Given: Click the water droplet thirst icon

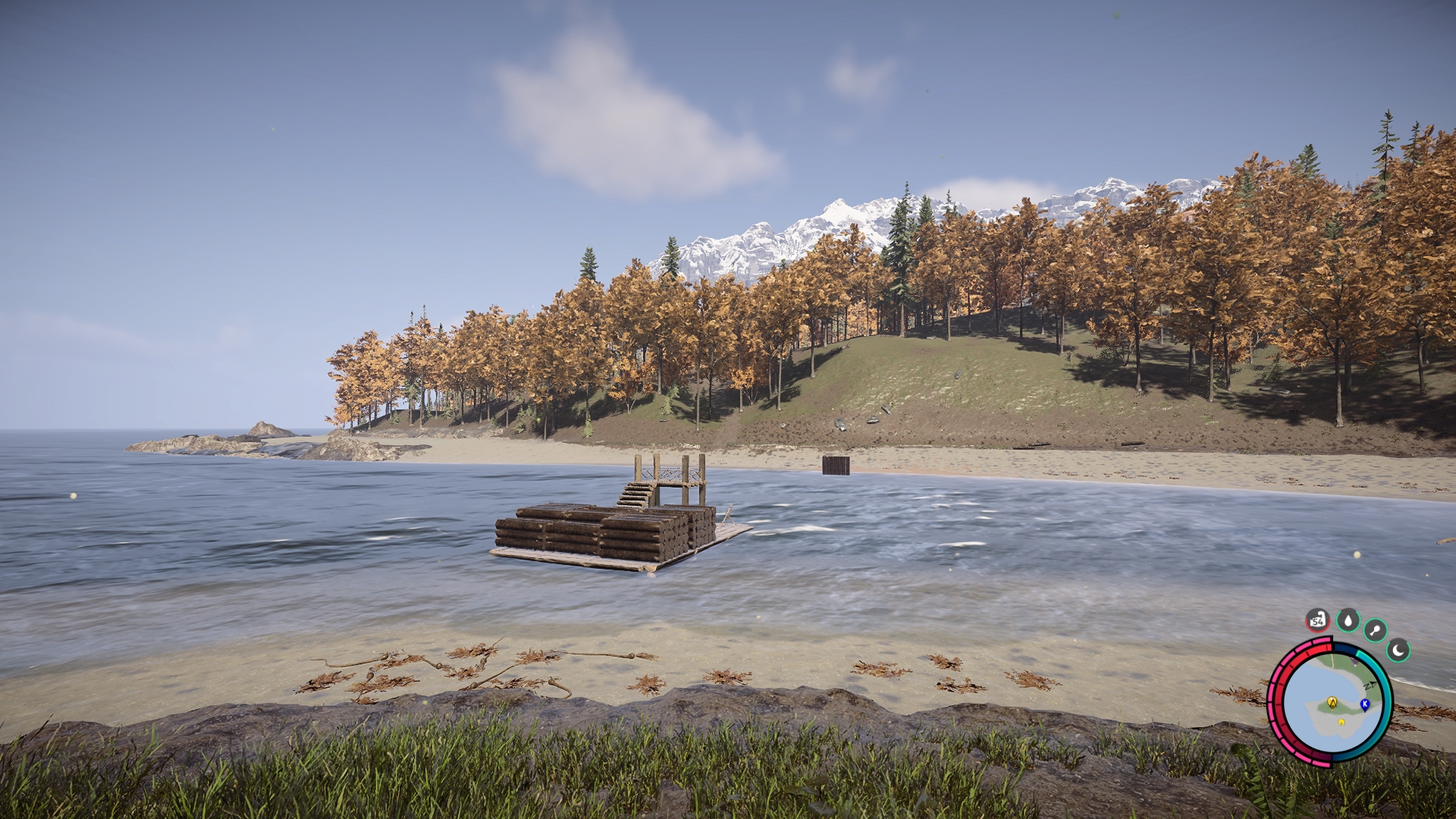Looking at the screenshot, I should (1348, 620).
